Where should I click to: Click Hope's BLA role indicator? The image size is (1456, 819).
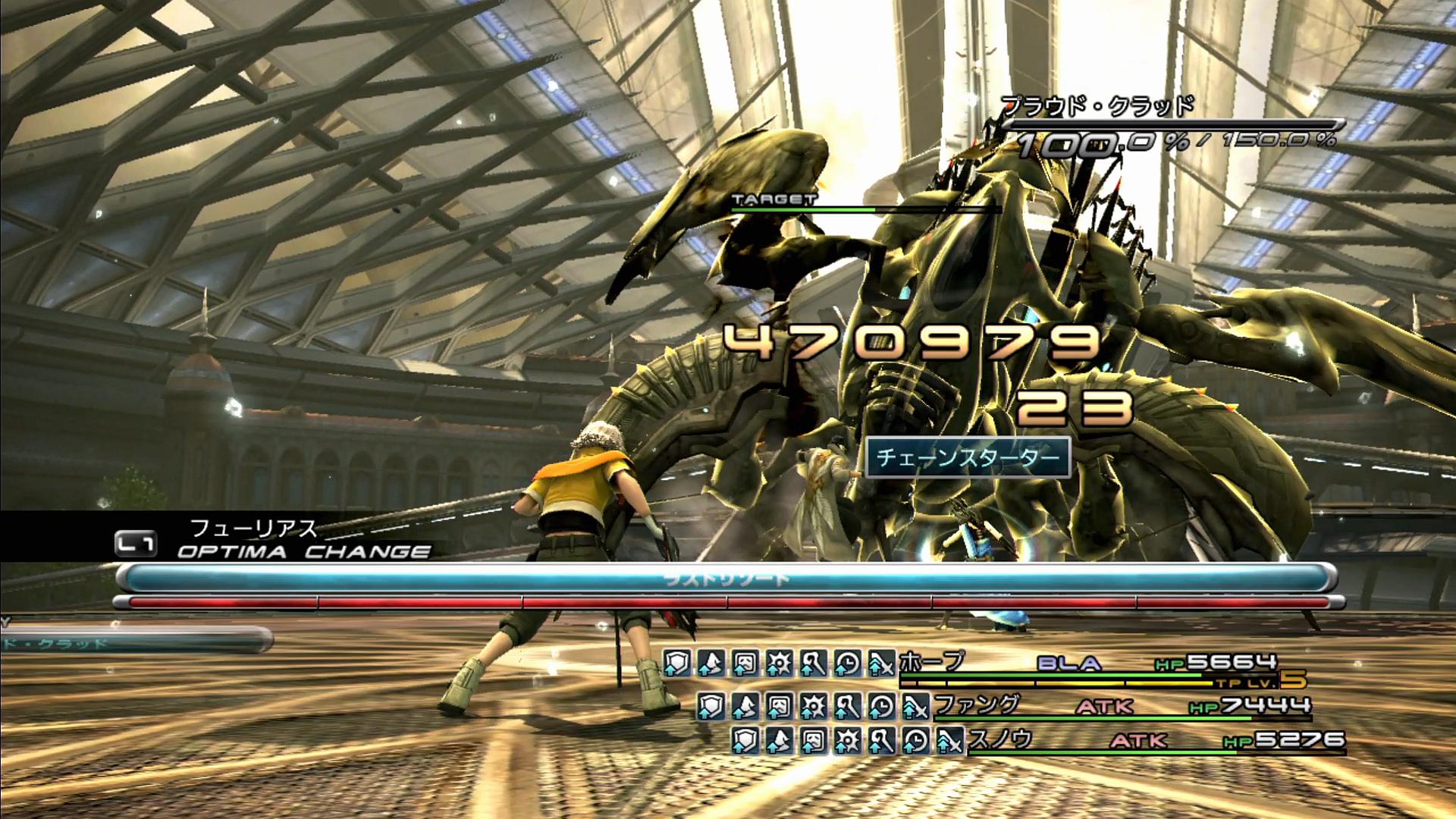pyautogui.click(x=1068, y=664)
